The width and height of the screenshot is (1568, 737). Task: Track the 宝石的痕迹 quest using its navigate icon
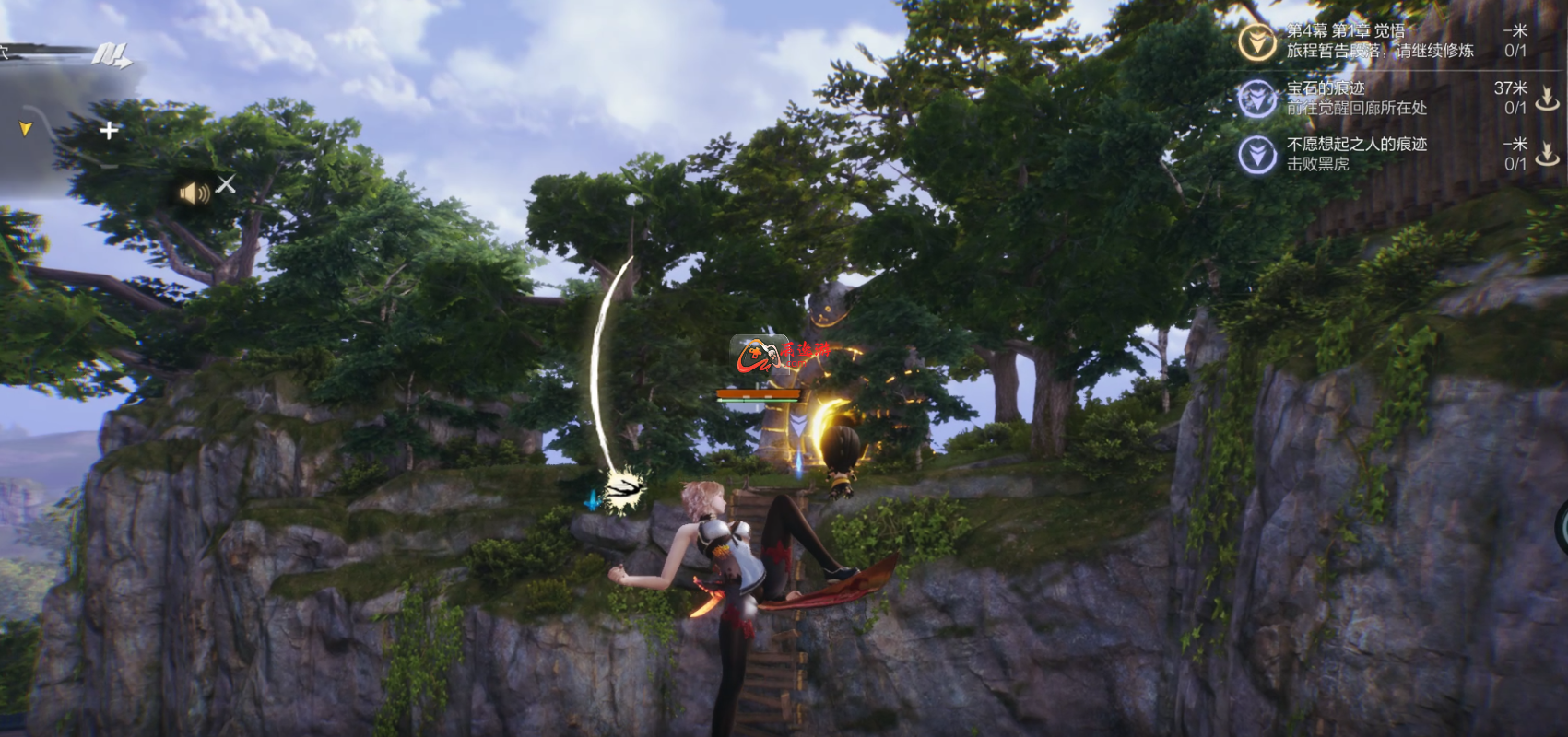pos(1547,98)
